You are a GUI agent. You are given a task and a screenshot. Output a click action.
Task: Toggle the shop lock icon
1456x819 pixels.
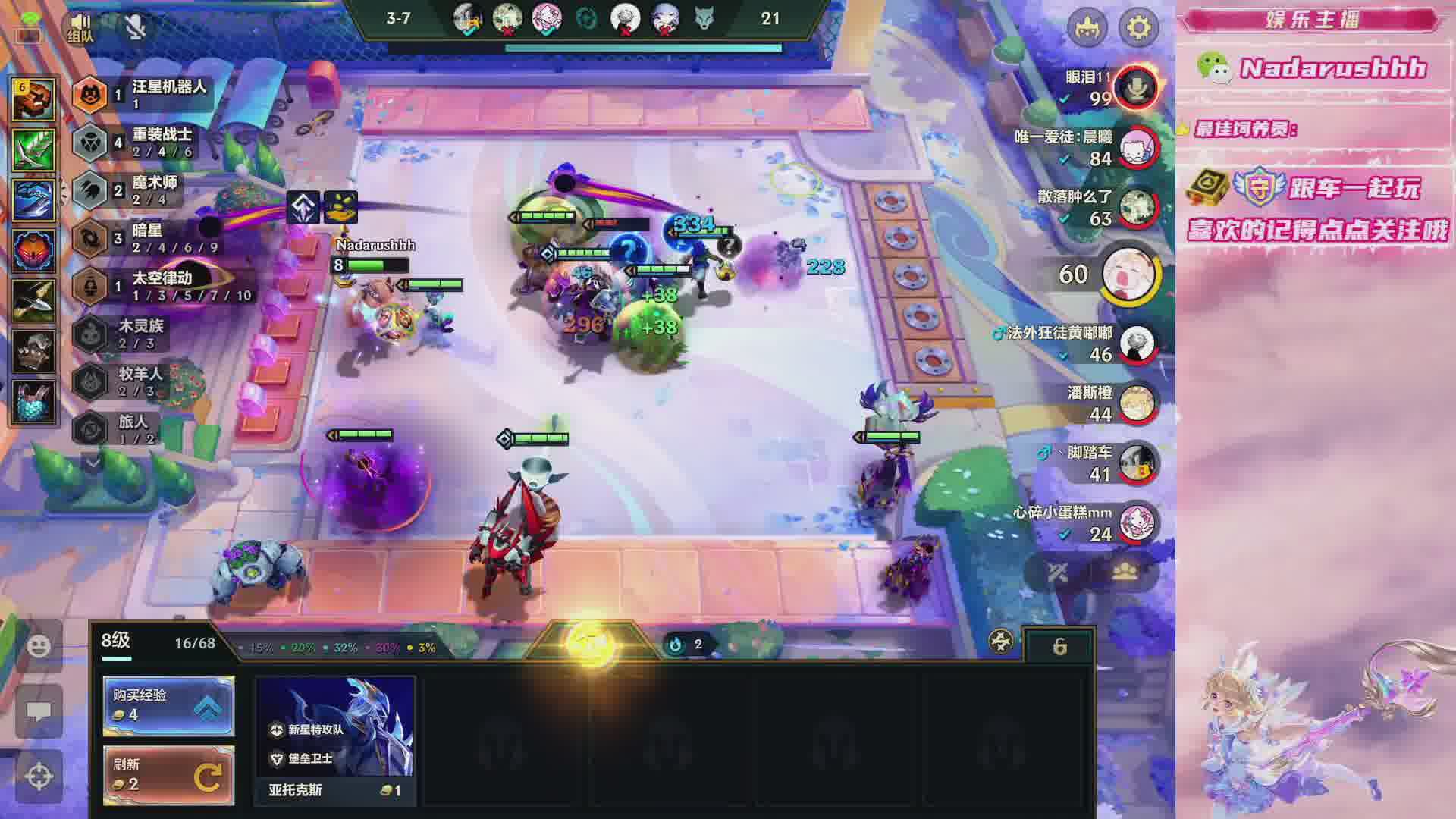click(1059, 646)
